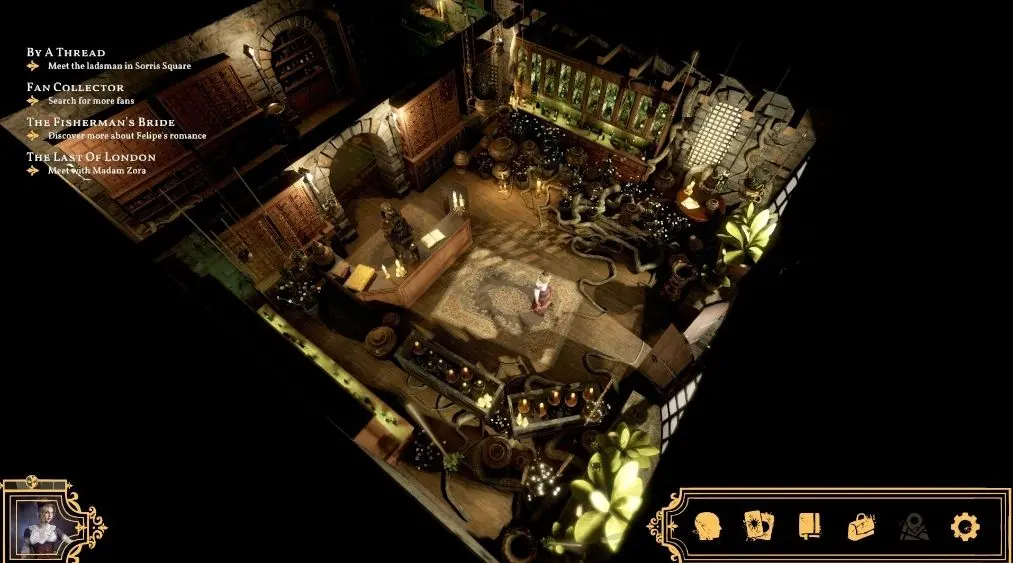The height and width of the screenshot is (563, 1013).
Task: Select The Last Of London quest
Action: click(x=91, y=157)
